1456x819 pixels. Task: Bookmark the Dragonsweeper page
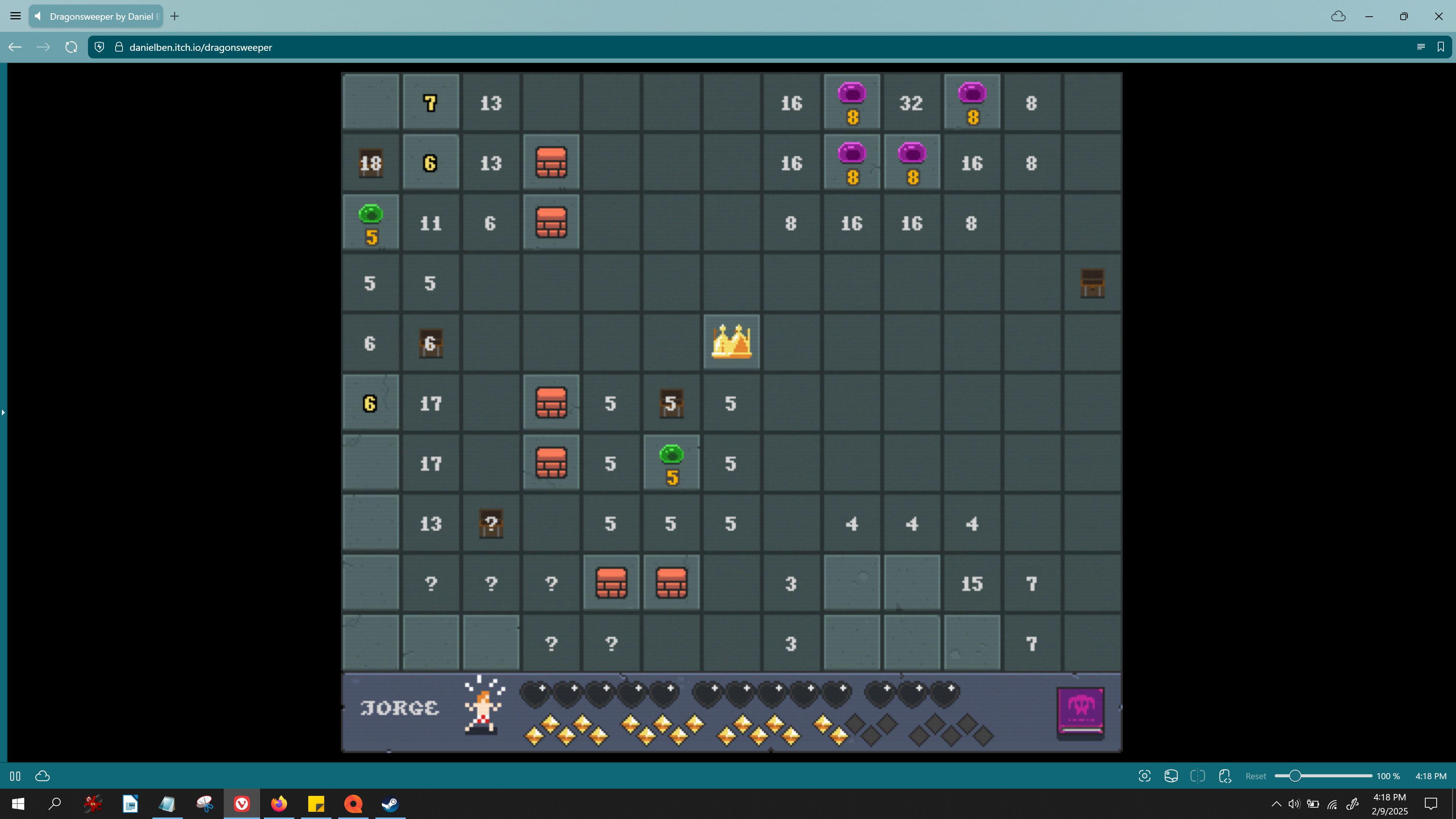tap(1441, 47)
